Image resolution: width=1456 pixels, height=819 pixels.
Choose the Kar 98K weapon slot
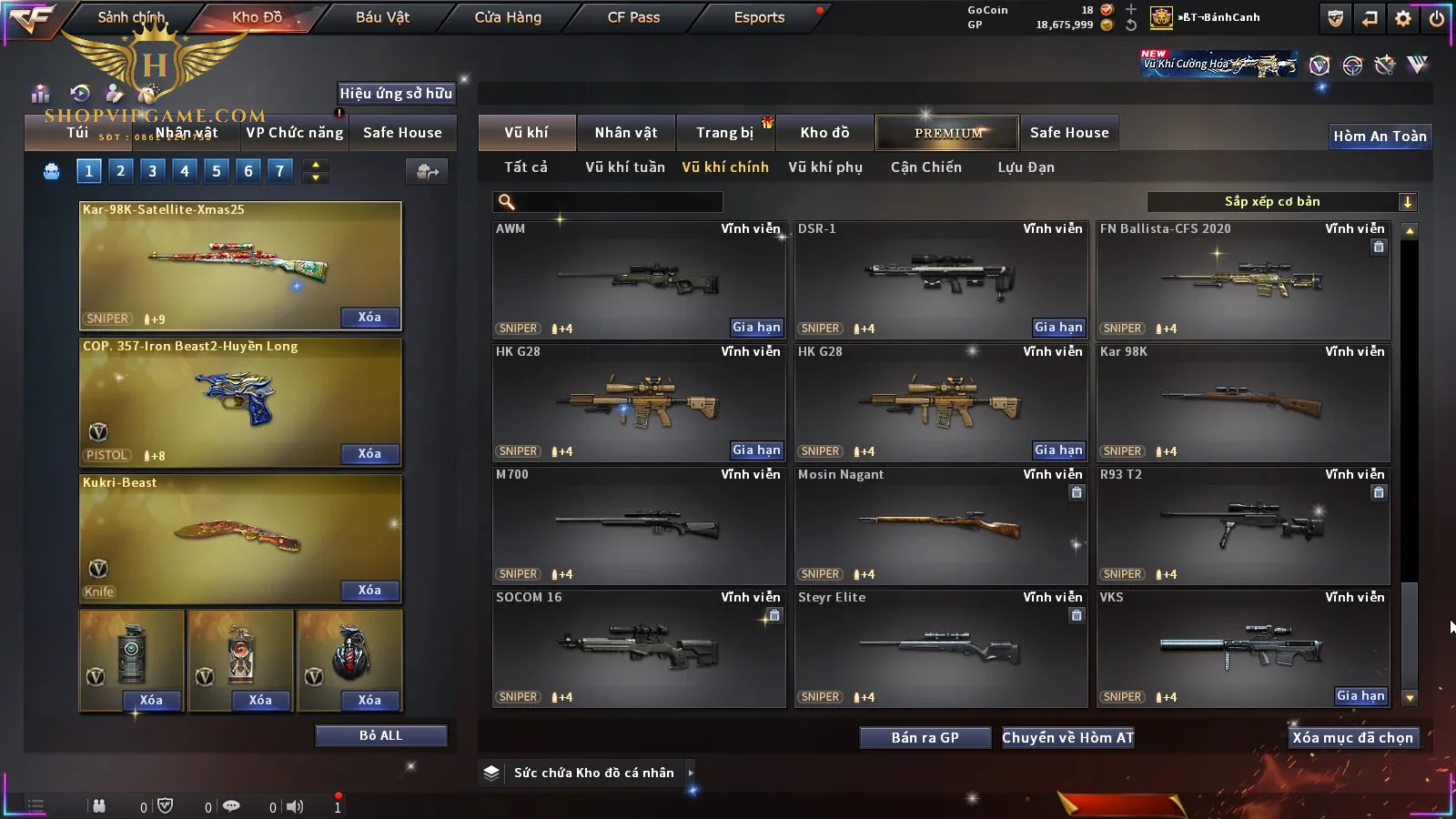click(x=1242, y=402)
